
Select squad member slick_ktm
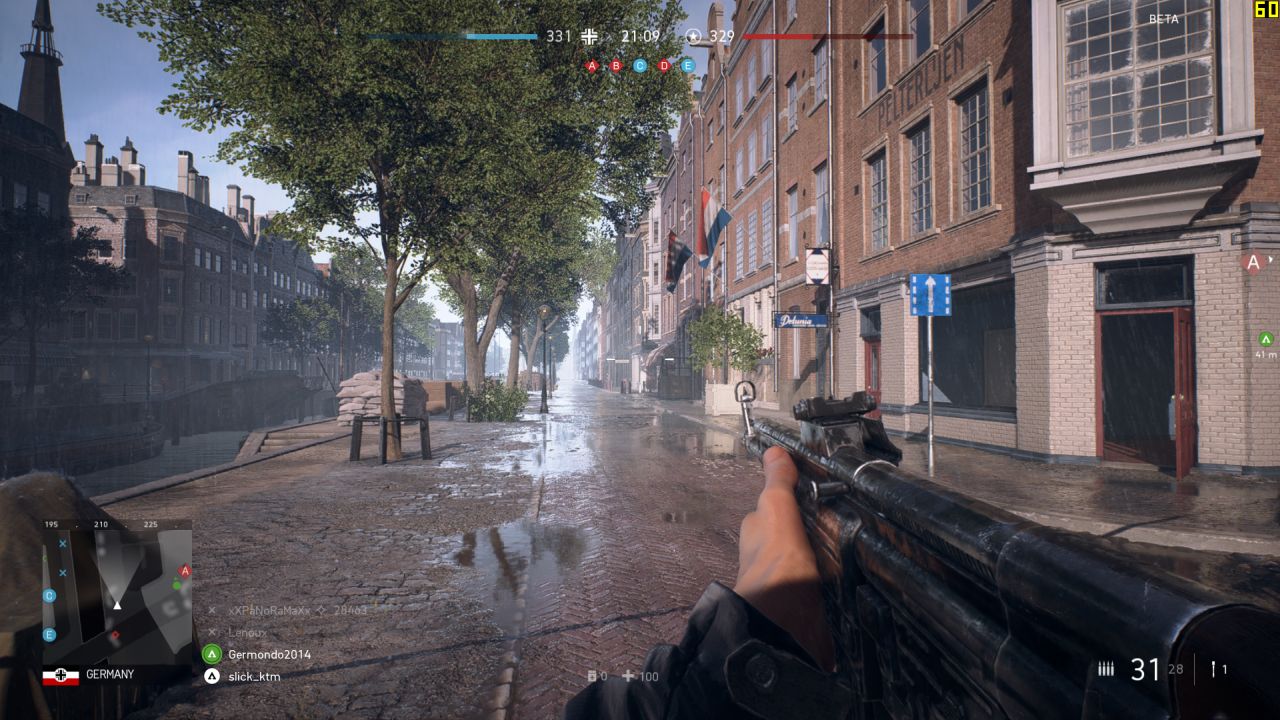254,676
